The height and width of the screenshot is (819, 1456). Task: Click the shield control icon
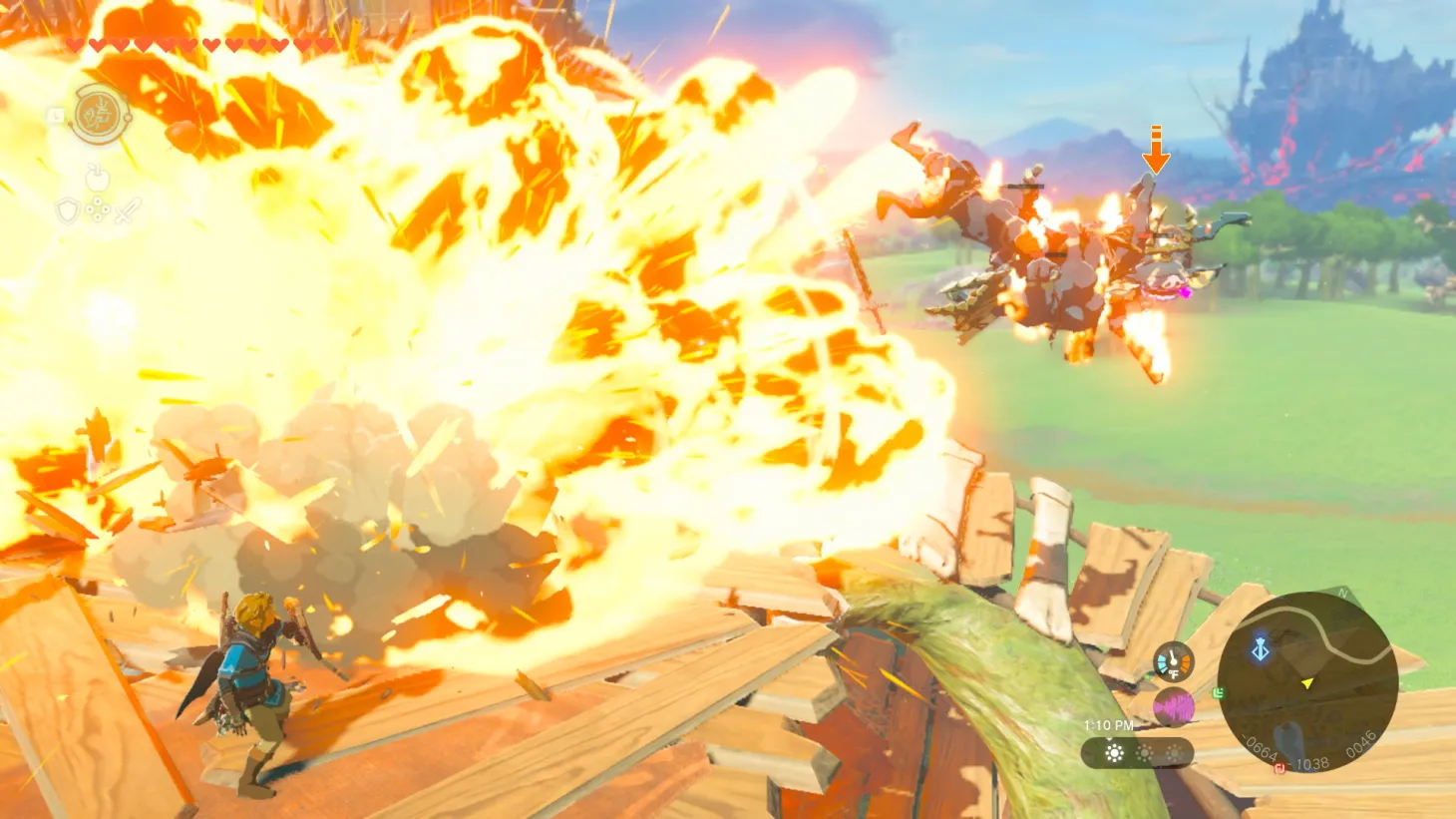click(x=67, y=211)
